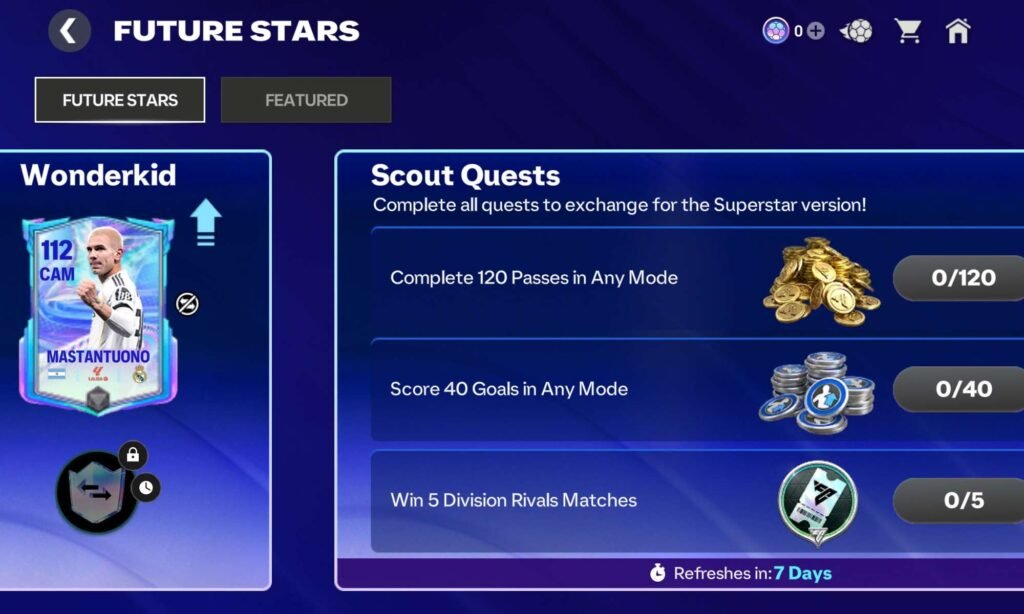Tap the untradeable icon beside the card
This screenshot has width=1024, height=614.
tap(187, 303)
